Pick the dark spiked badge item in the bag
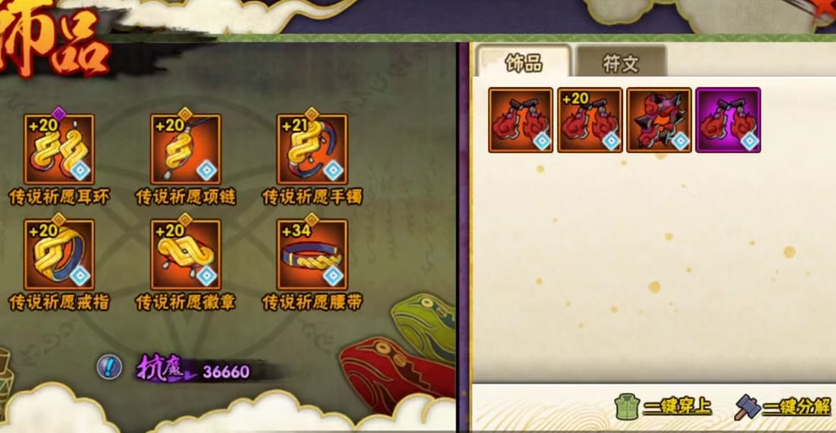The image size is (836, 433). coord(659,120)
